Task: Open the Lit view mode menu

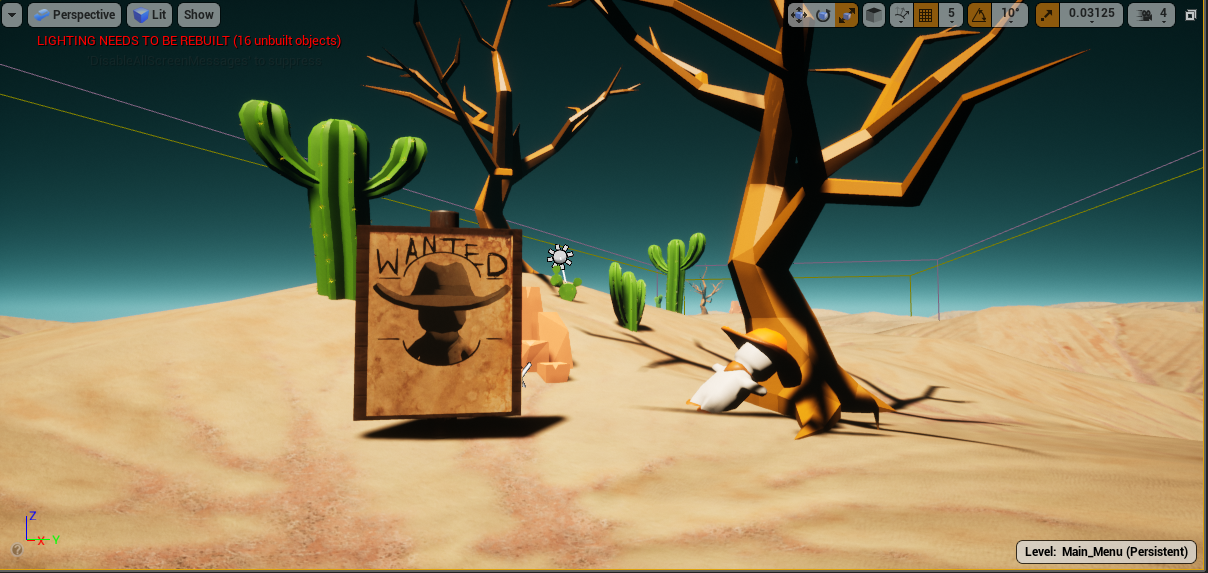Action: [149, 15]
